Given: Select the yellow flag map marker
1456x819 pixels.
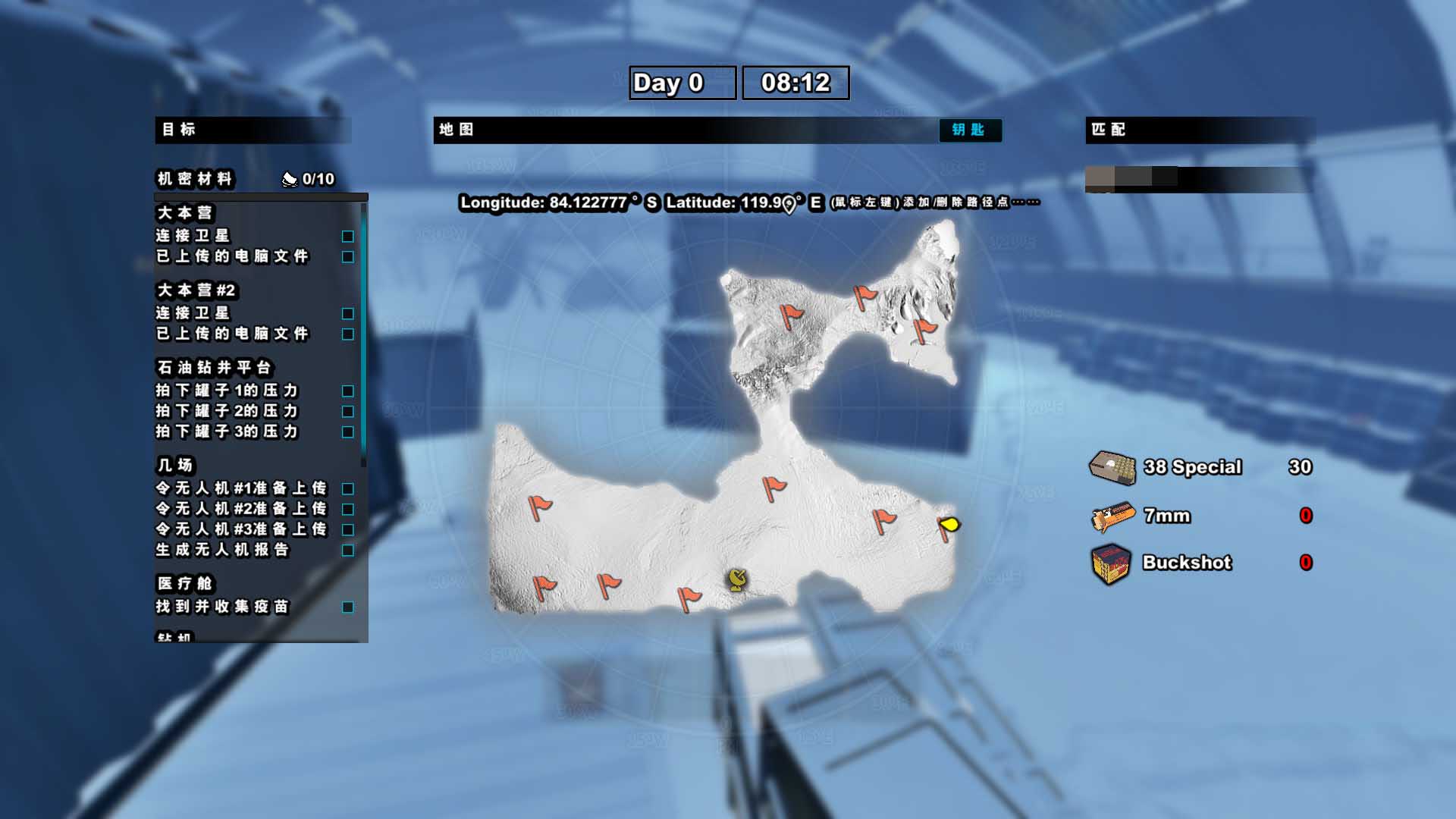Looking at the screenshot, I should pos(949,525).
